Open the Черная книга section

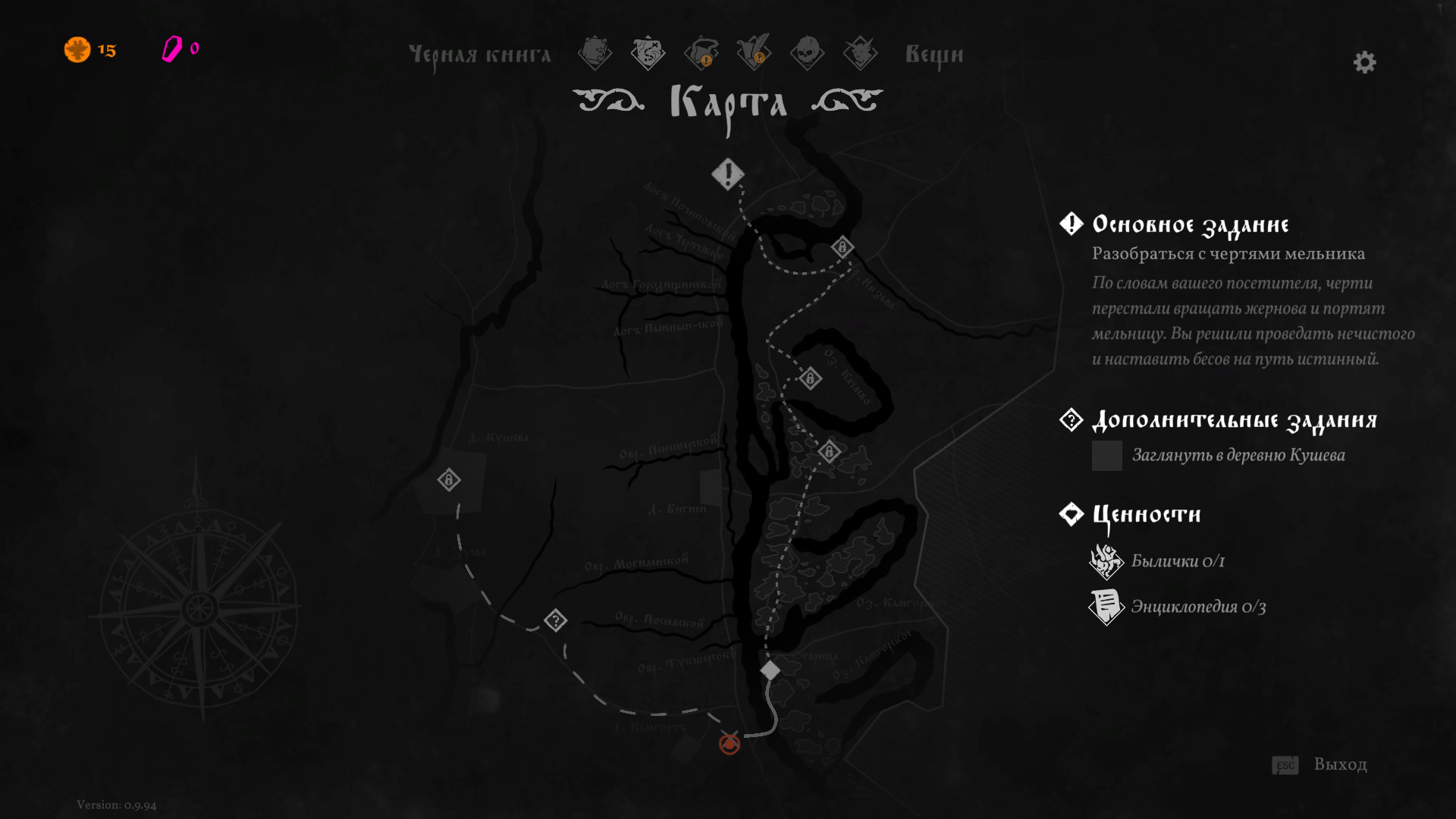479,55
